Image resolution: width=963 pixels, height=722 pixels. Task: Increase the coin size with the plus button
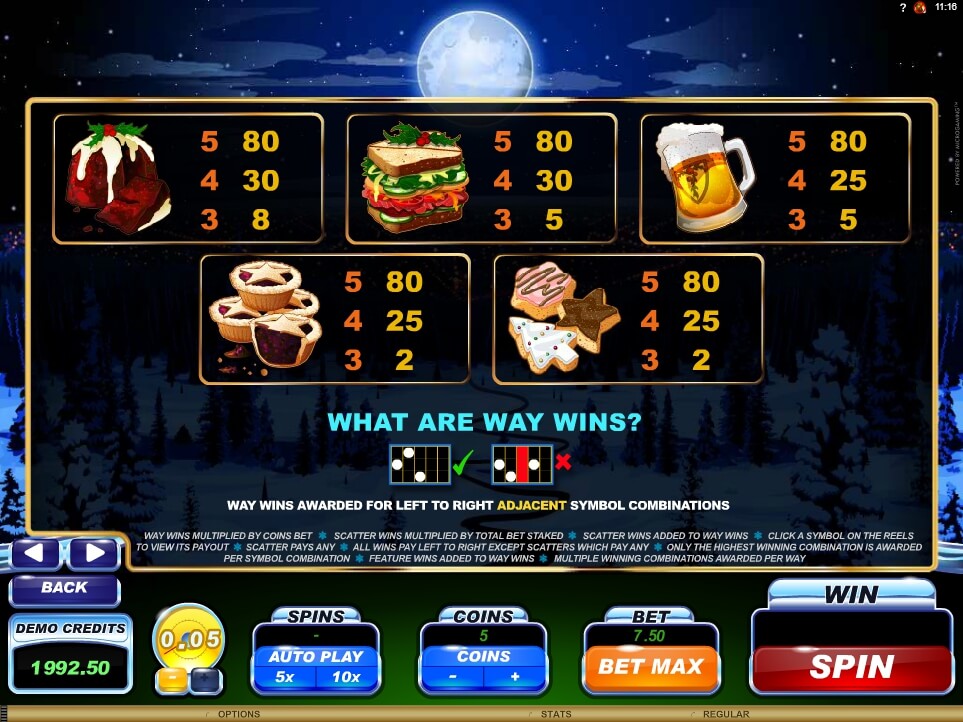pyautogui.click(x=206, y=680)
